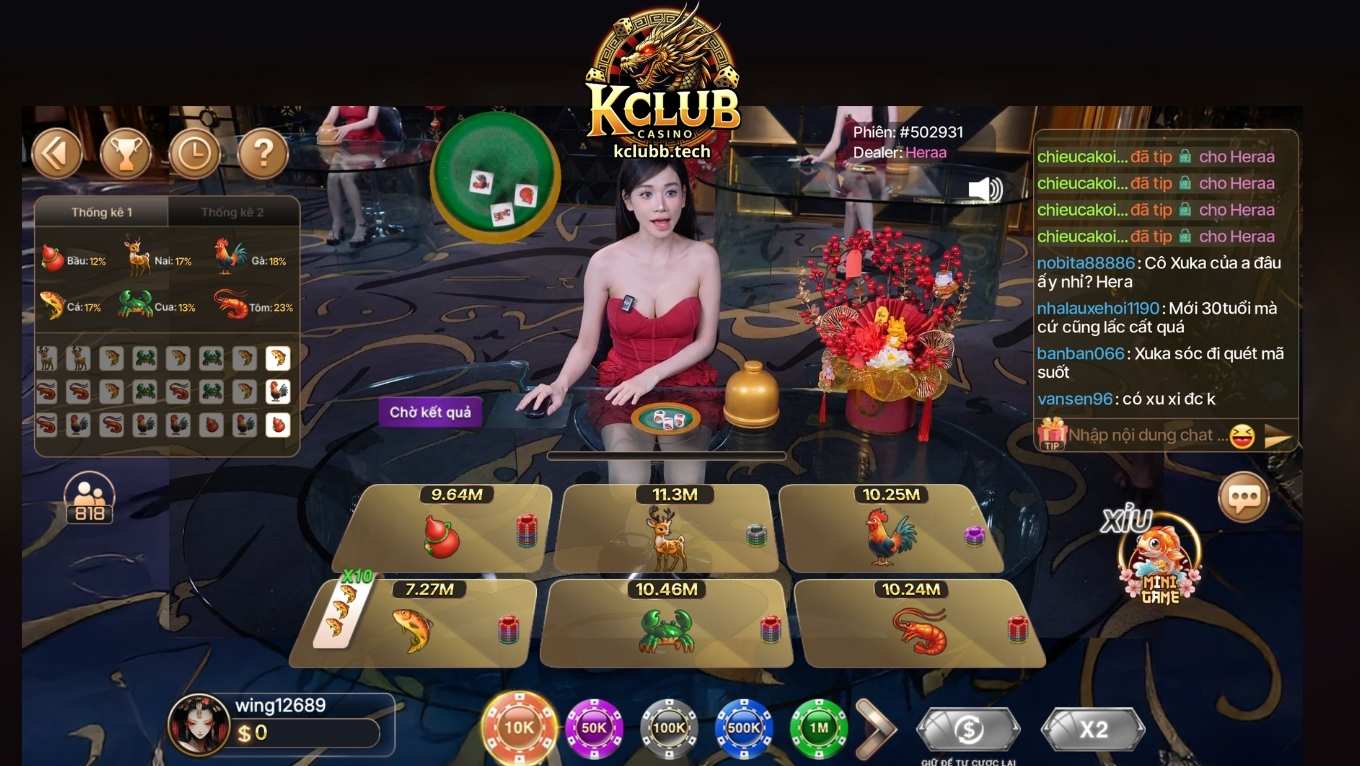Select the Thống kê 1 tab
Viewport: 1360px width, 766px height.
tap(100, 212)
